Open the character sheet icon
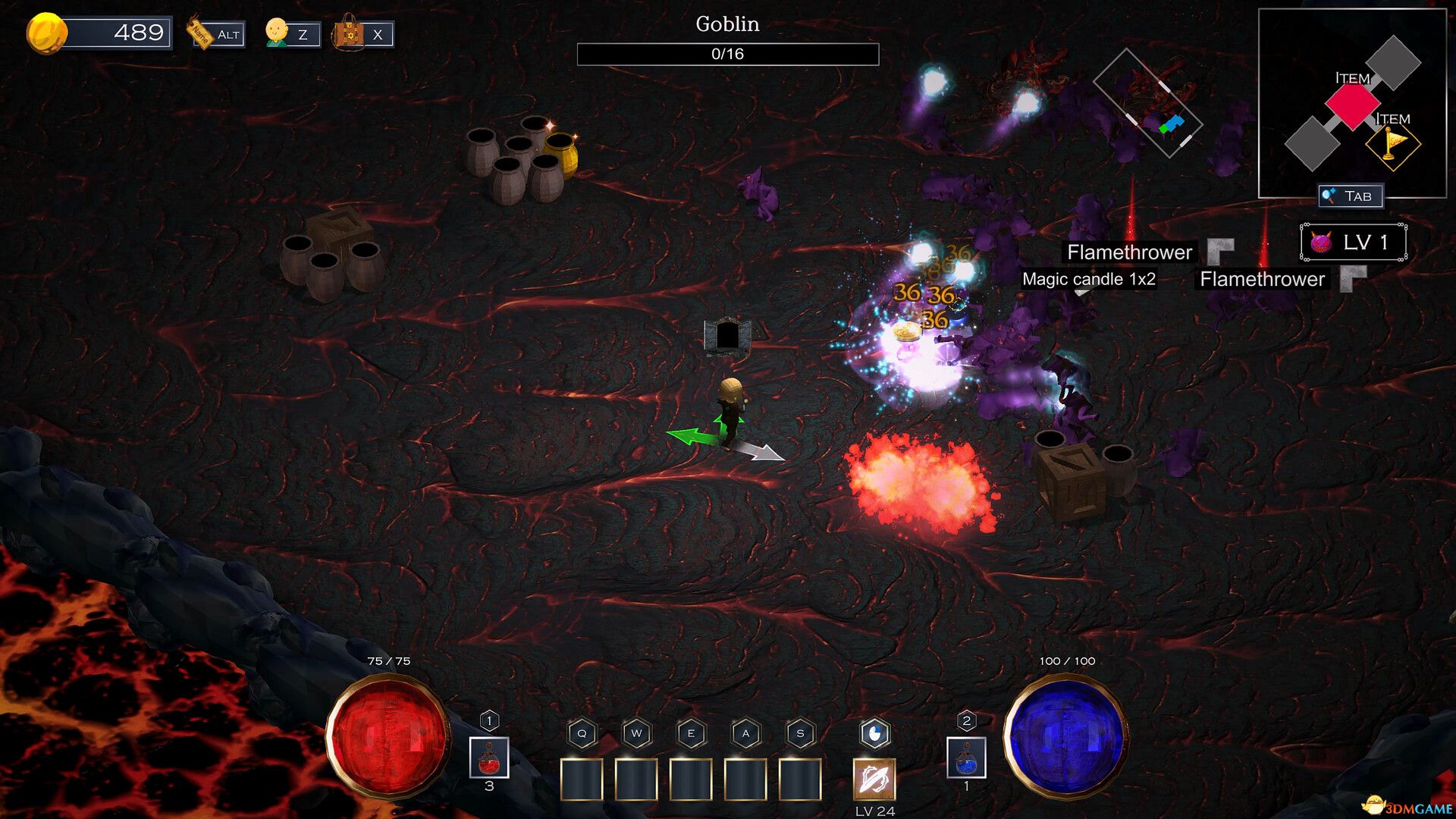The height and width of the screenshot is (819, 1456). pyautogui.click(x=278, y=33)
